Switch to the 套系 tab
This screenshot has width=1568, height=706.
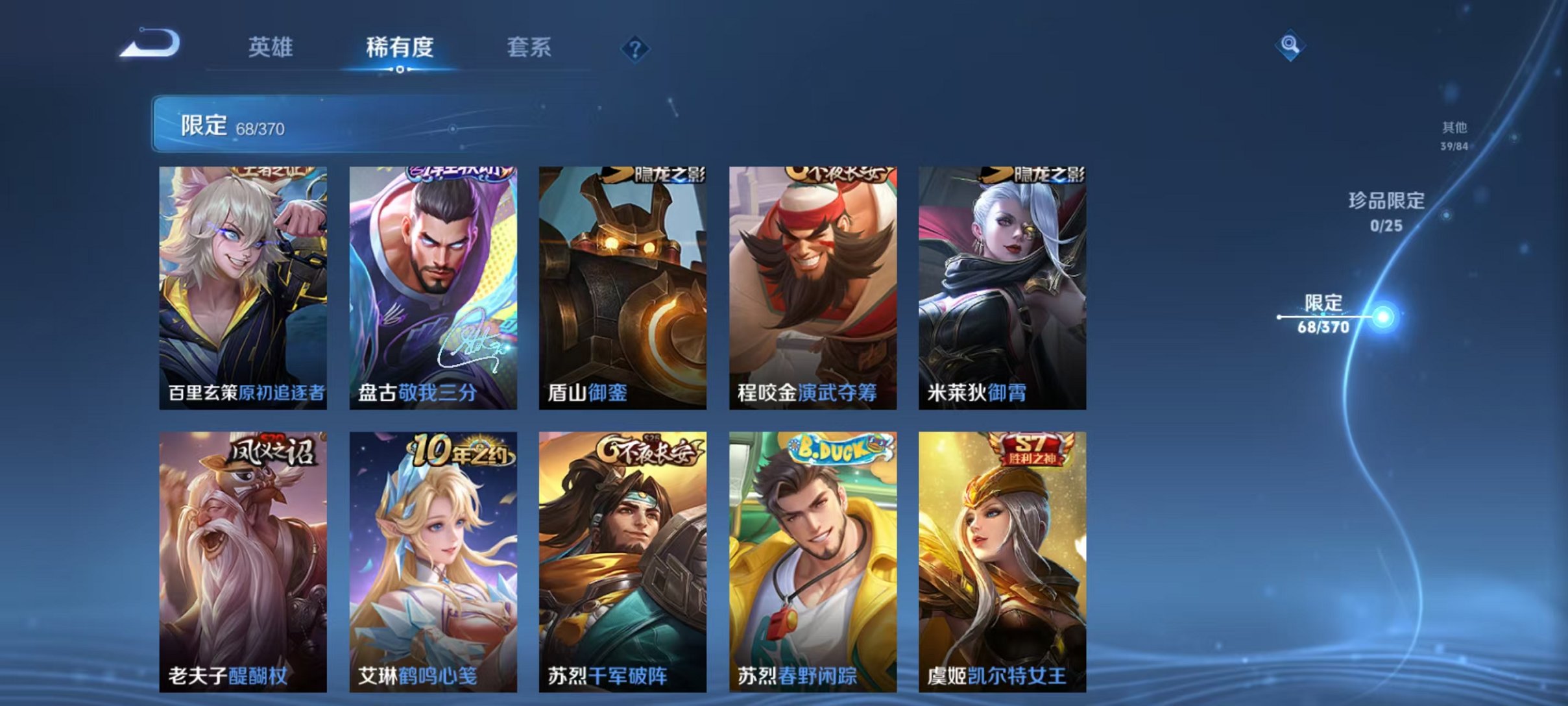tap(530, 47)
